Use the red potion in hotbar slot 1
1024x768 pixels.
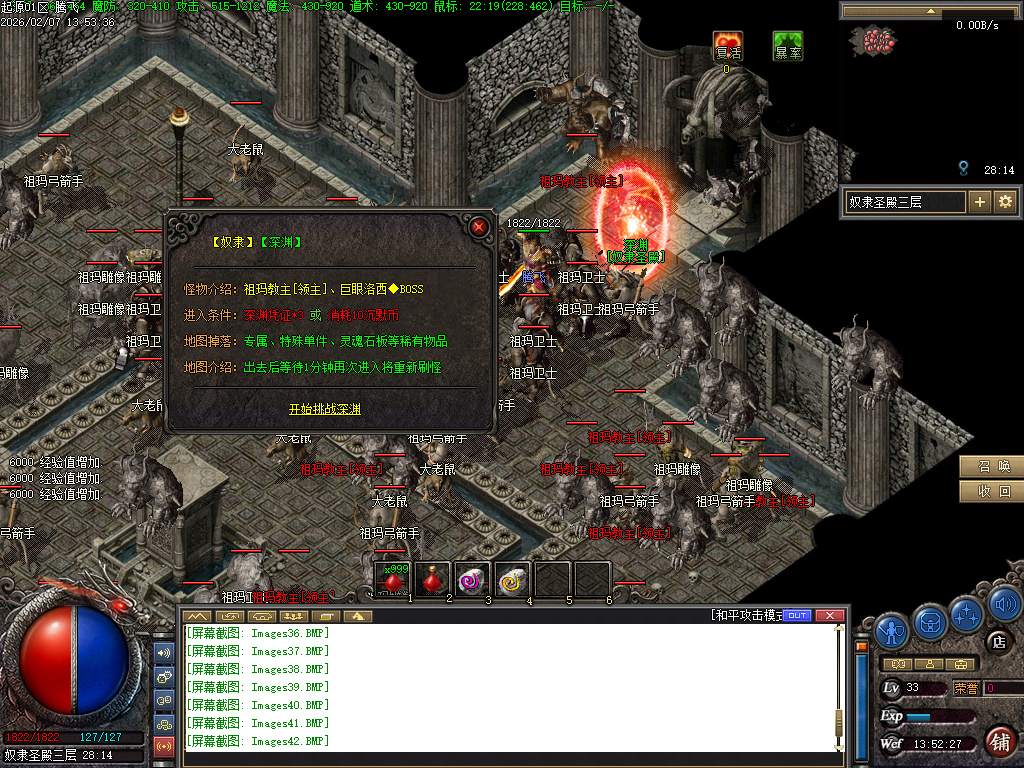click(395, 578)
